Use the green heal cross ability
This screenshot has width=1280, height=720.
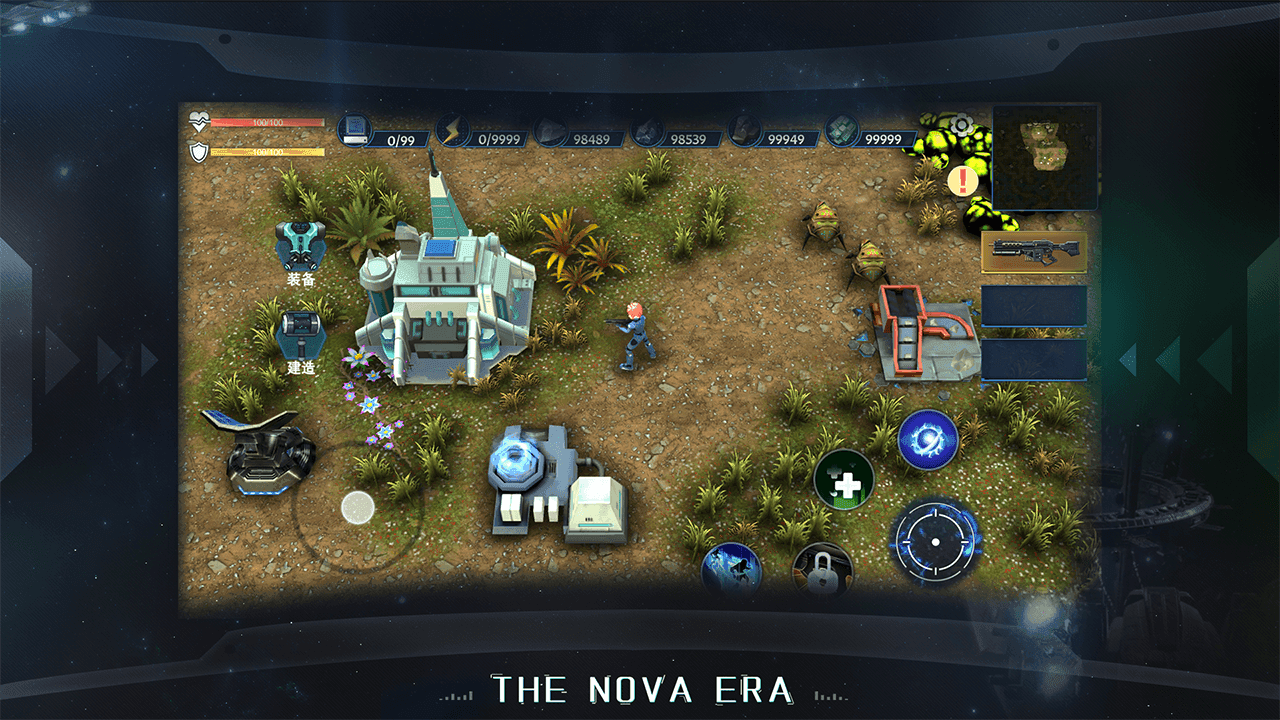[844, 481]
